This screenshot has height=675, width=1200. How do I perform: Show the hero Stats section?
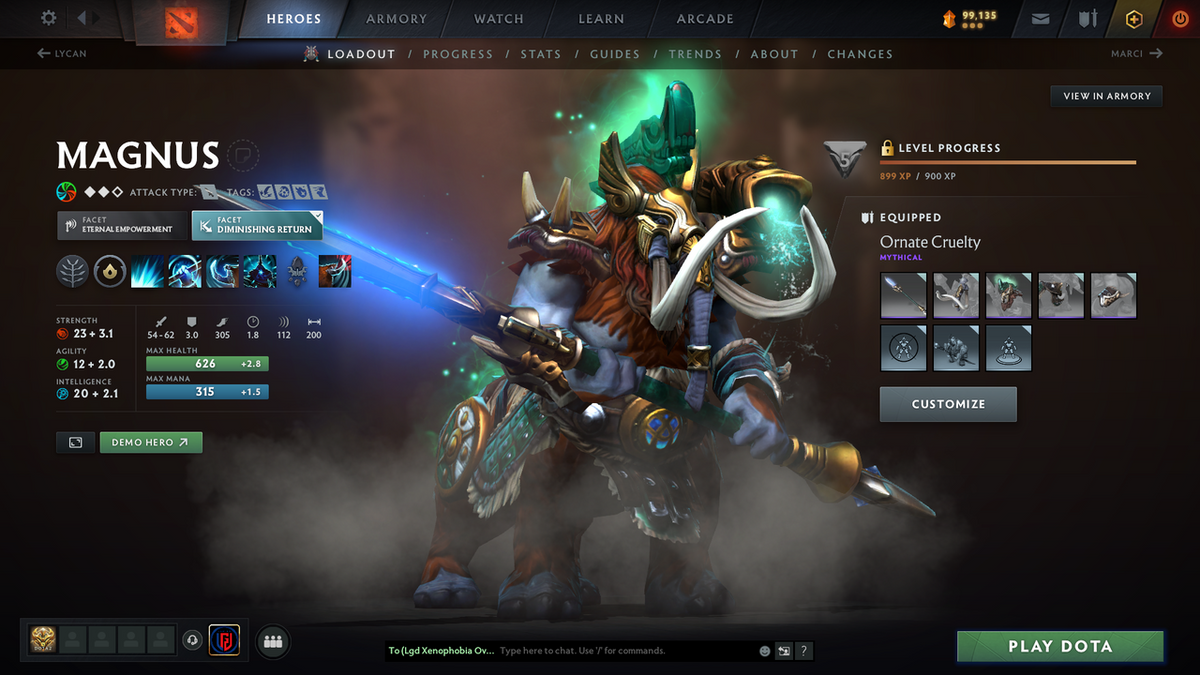(540, 54)
